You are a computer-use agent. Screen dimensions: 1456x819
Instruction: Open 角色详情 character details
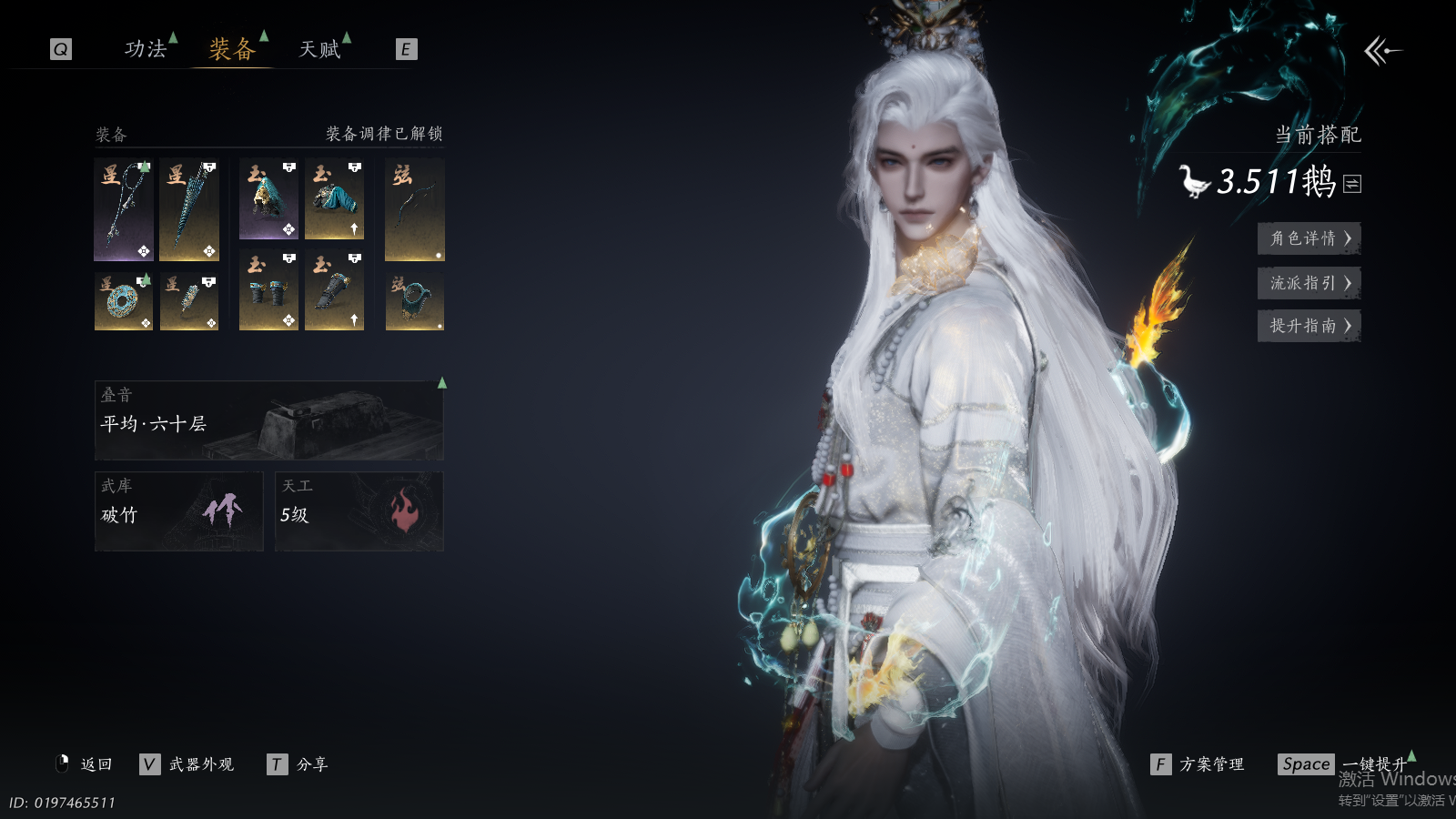click(x=1309, y=238)
